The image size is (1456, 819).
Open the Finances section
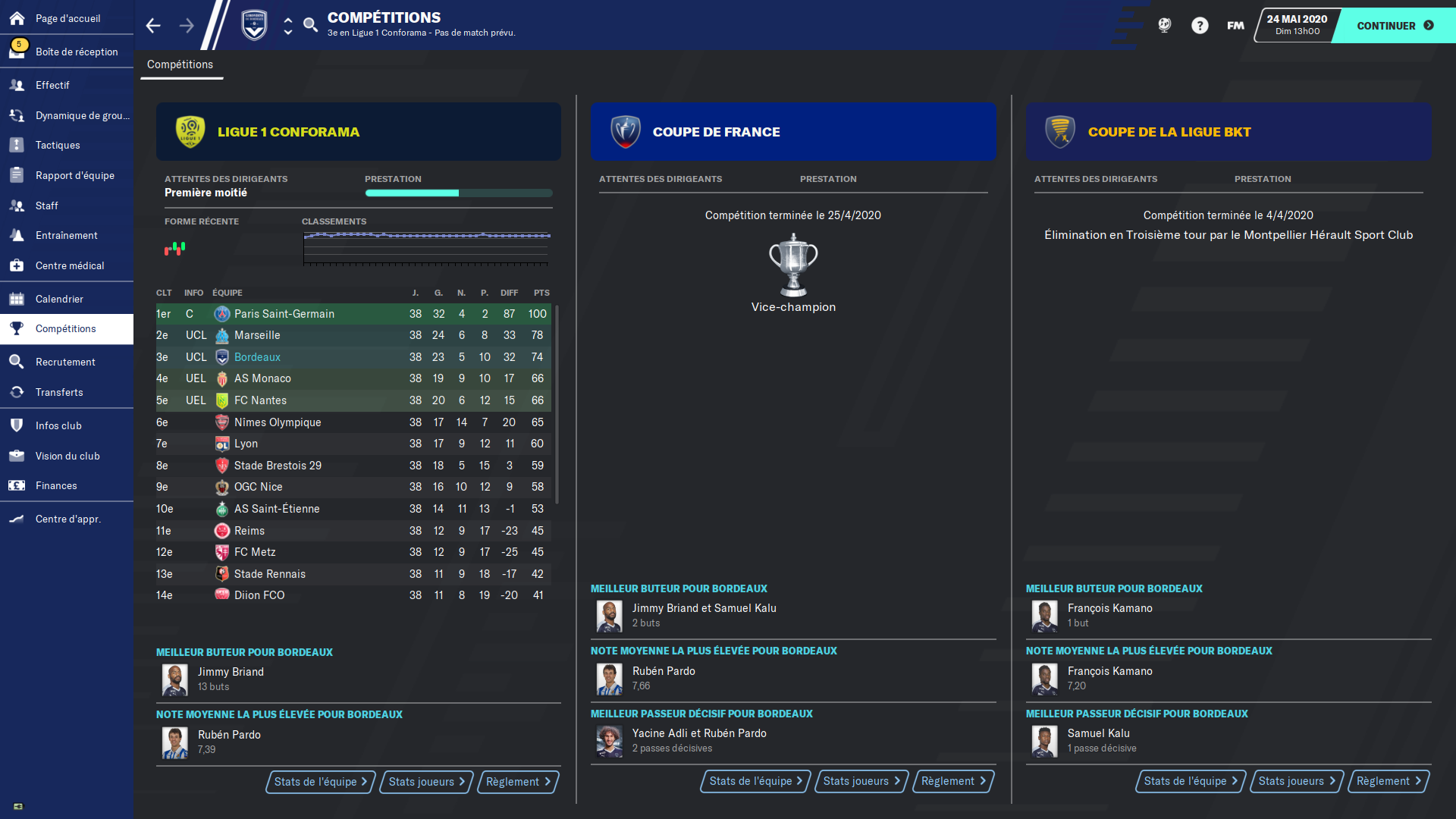pos(56,485)
